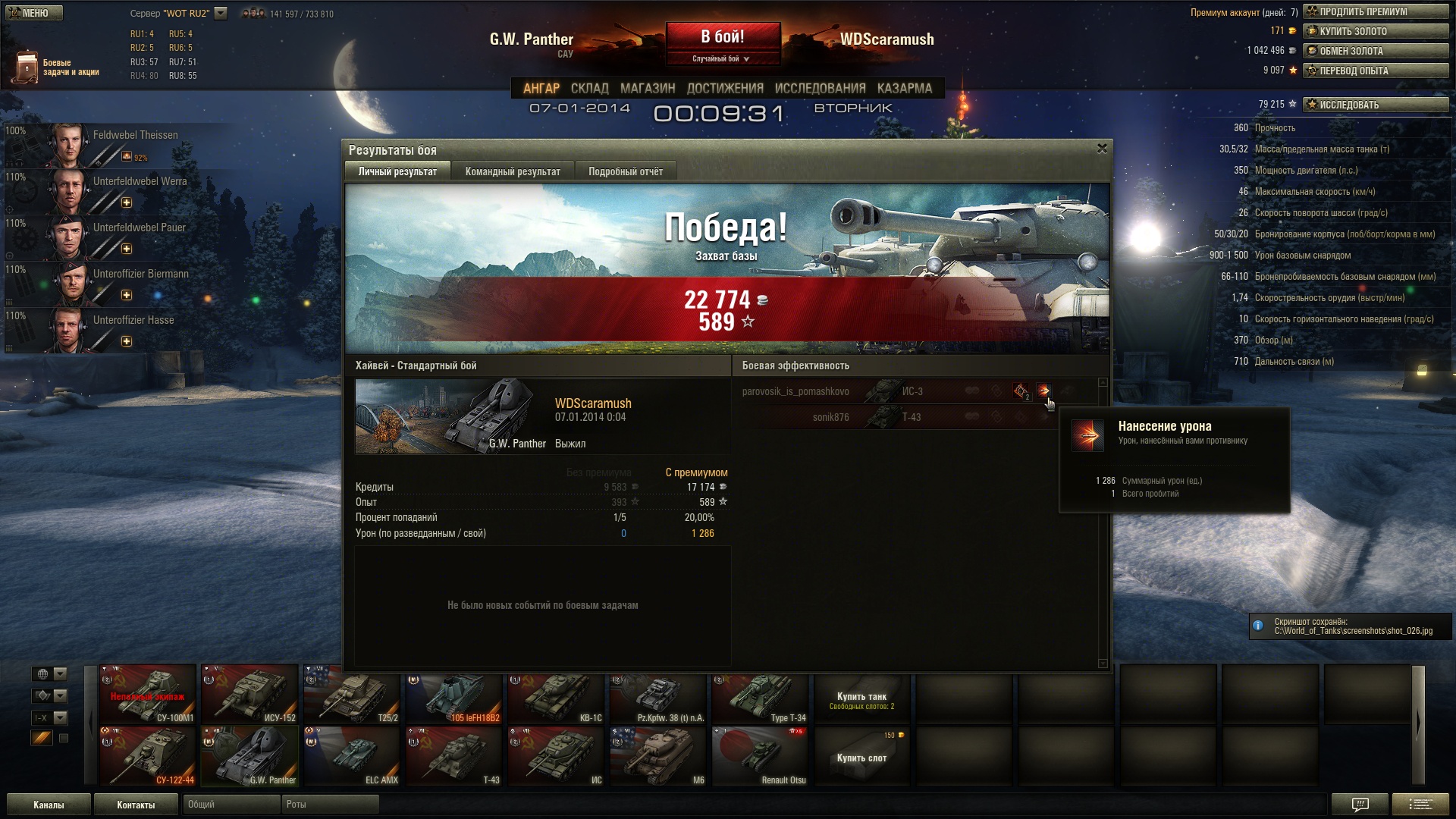This screenshot has width=1456, height=819.
Task: Open the Каналы chat button
Action: (x=49, y=805)
